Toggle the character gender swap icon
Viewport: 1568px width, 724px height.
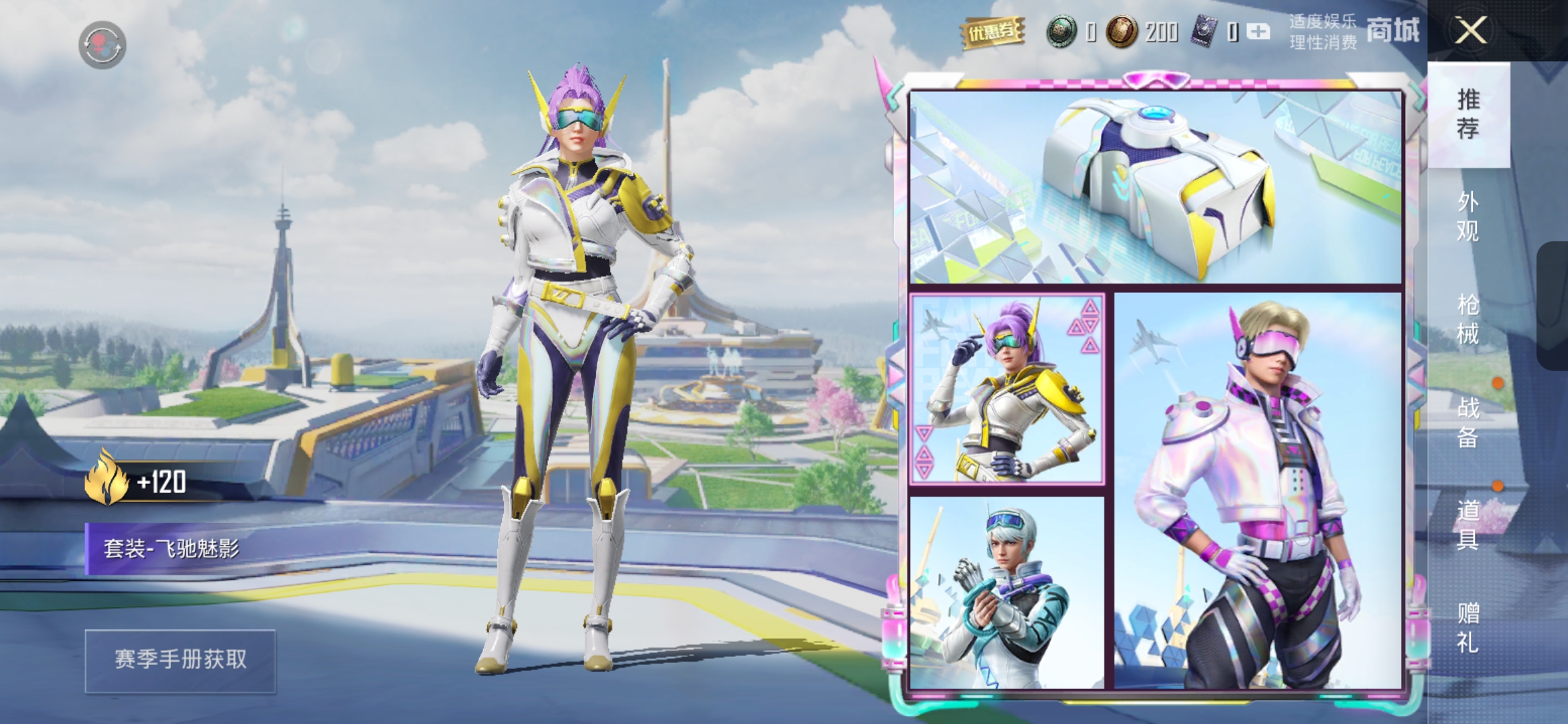point(102,45)
